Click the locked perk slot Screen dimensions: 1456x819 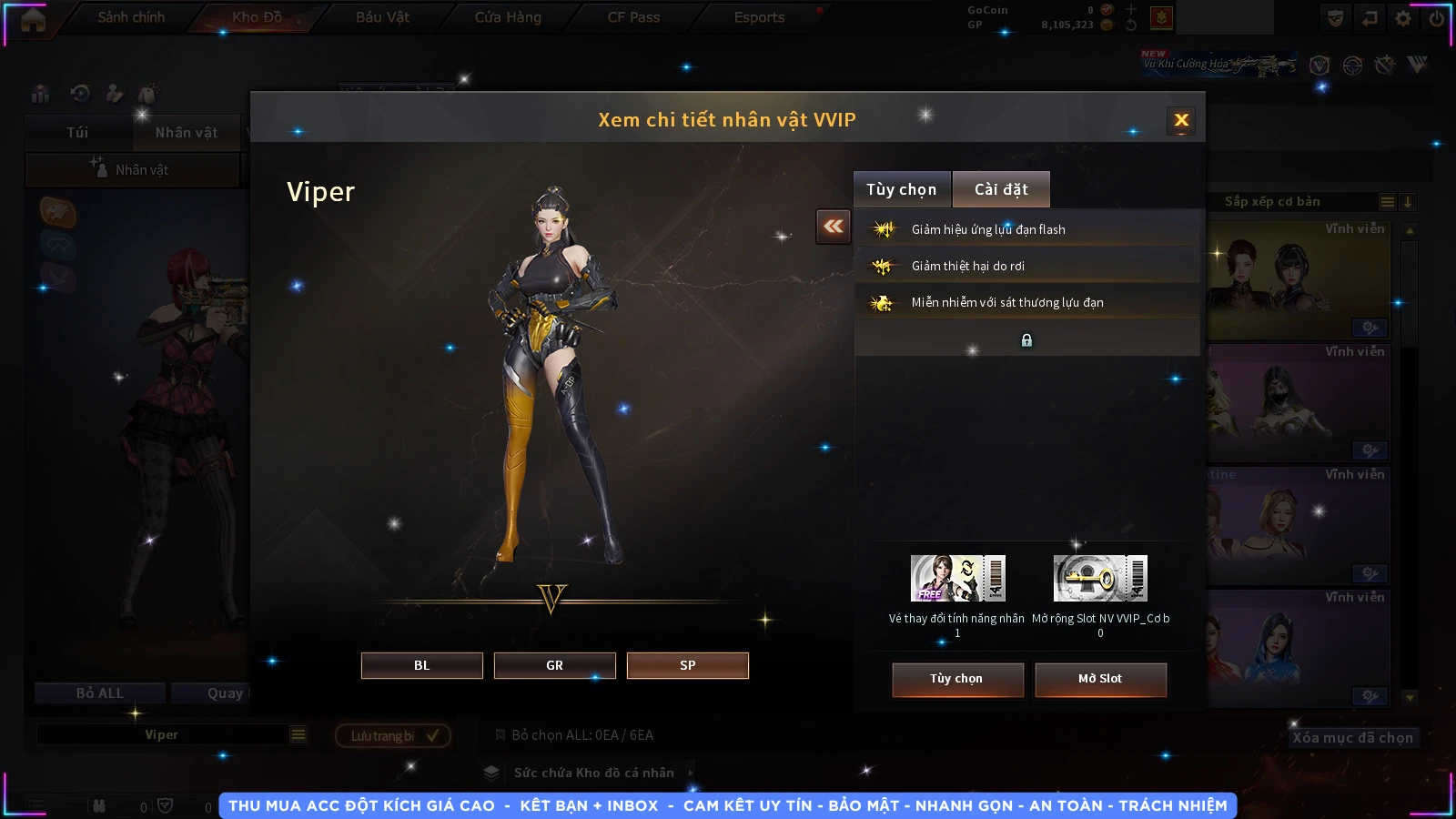pyautogui.click(x=1026, y=339)
